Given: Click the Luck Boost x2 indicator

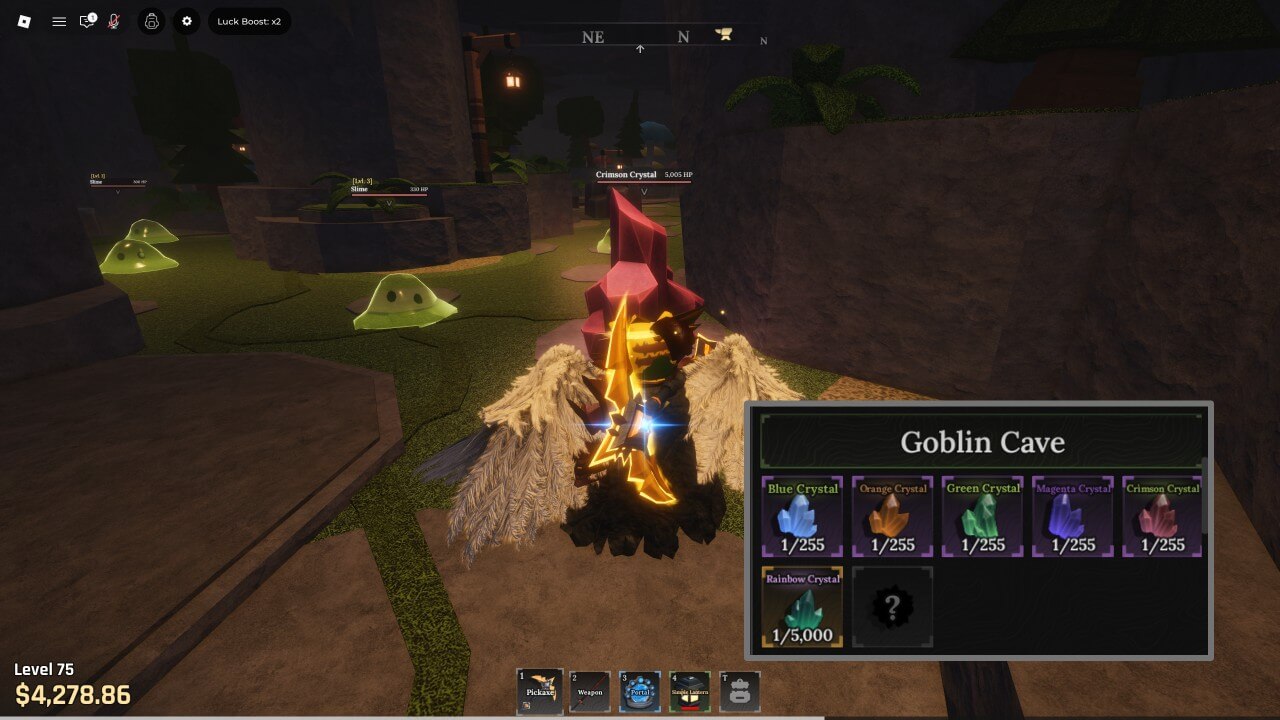Looking at the screenshot, I should point(249,21).
